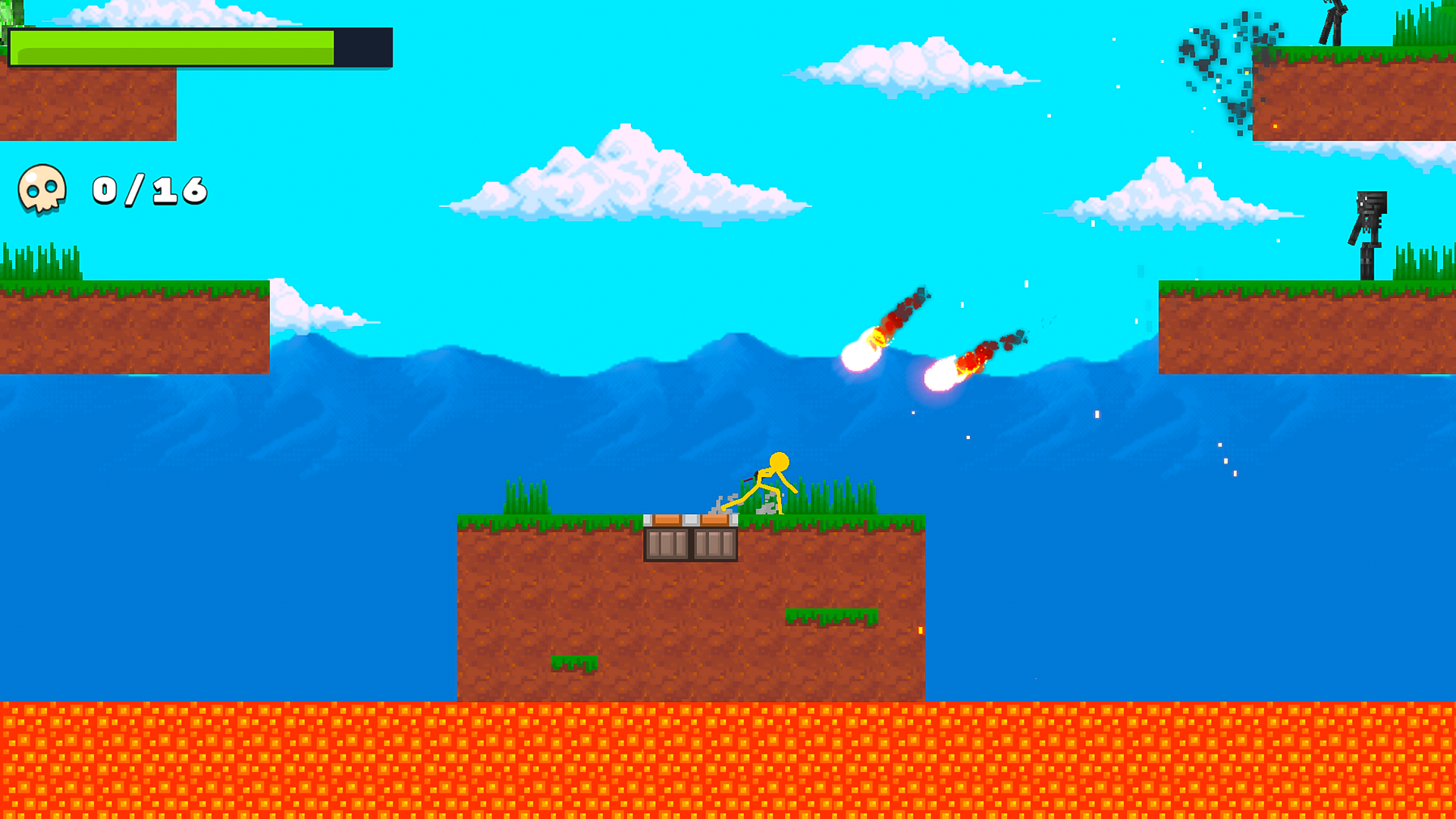
Task: Expand the top-left grassy platform
Action: tap(87, 106)
